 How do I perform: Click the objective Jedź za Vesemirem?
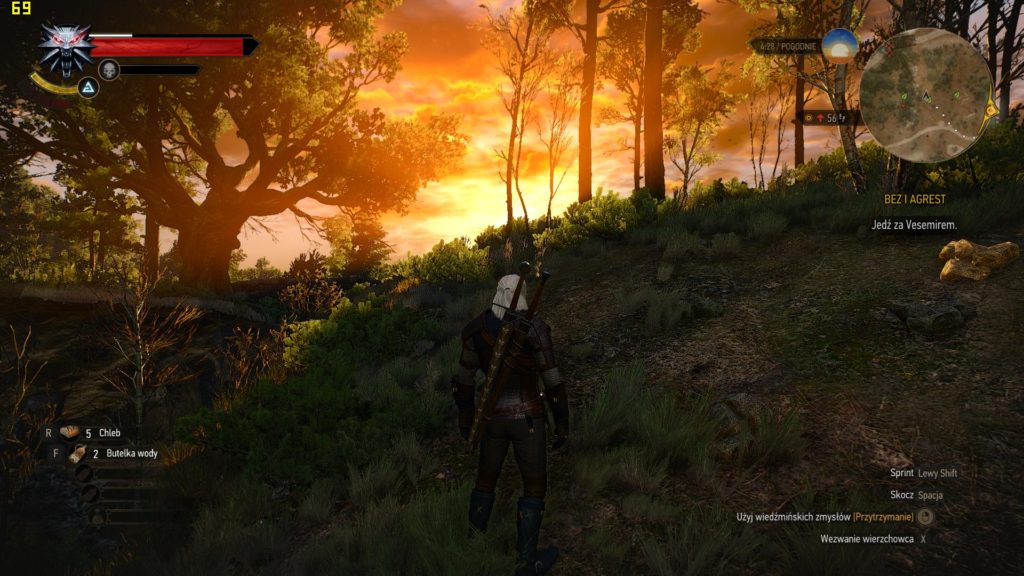(x=913, y=225)
